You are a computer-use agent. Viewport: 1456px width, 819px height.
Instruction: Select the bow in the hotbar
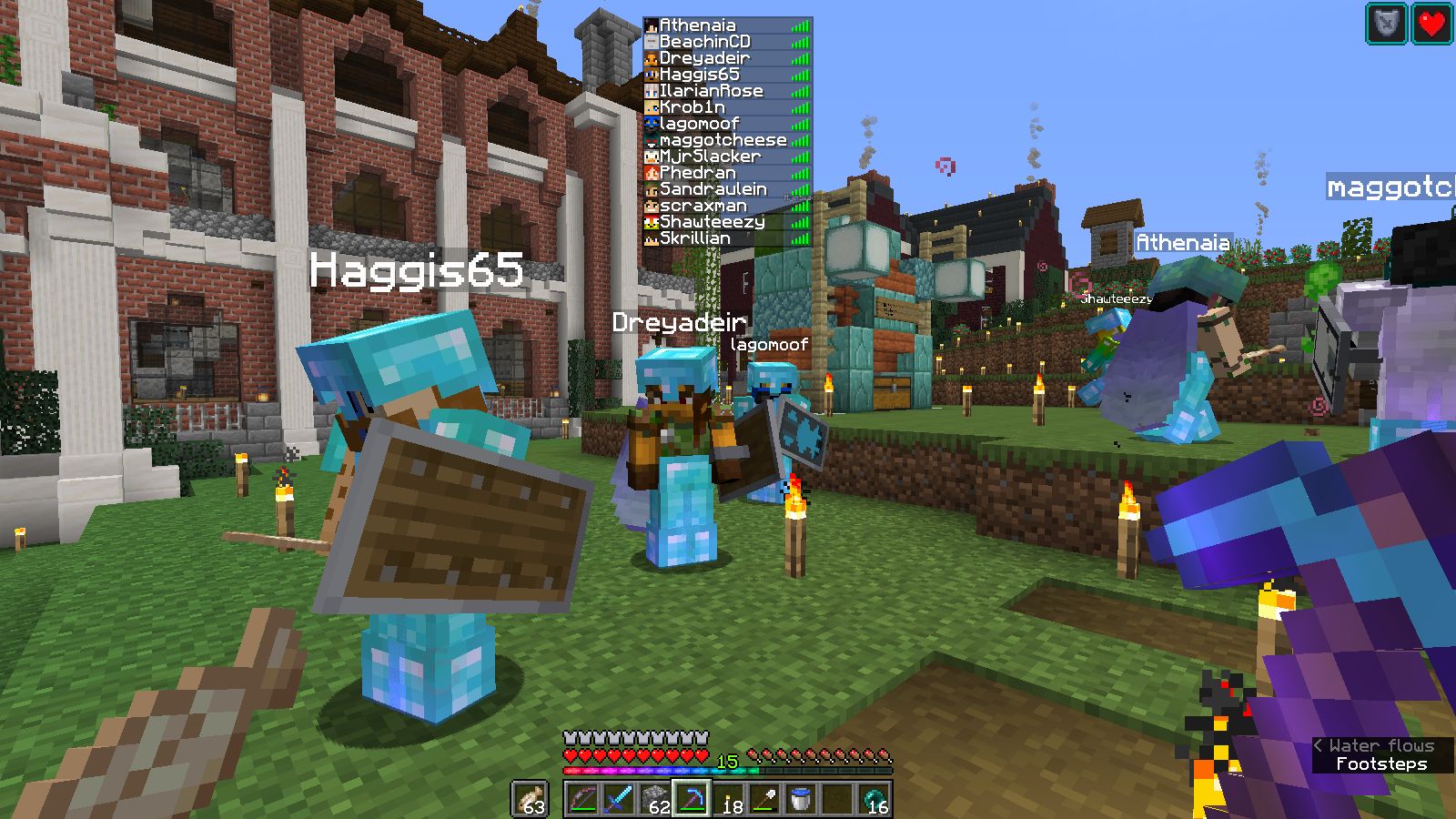[x=582, y=799]
